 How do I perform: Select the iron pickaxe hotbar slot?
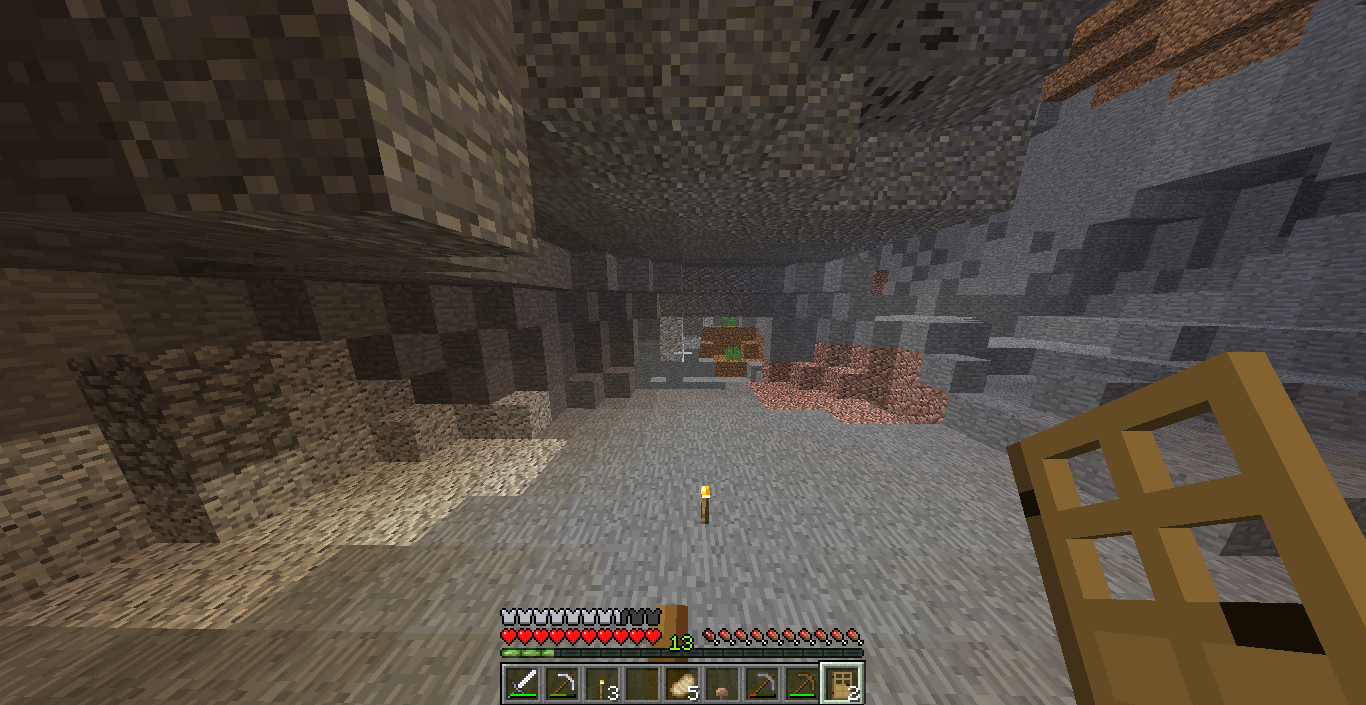coord(562,684)
